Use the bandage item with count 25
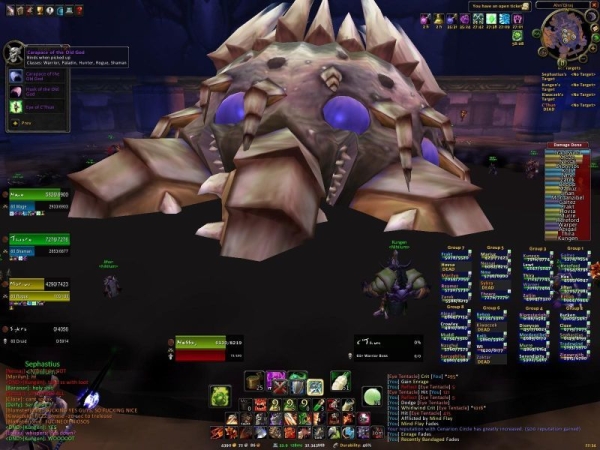The width and height of the screenshot is (600, 450). (255, 381)
